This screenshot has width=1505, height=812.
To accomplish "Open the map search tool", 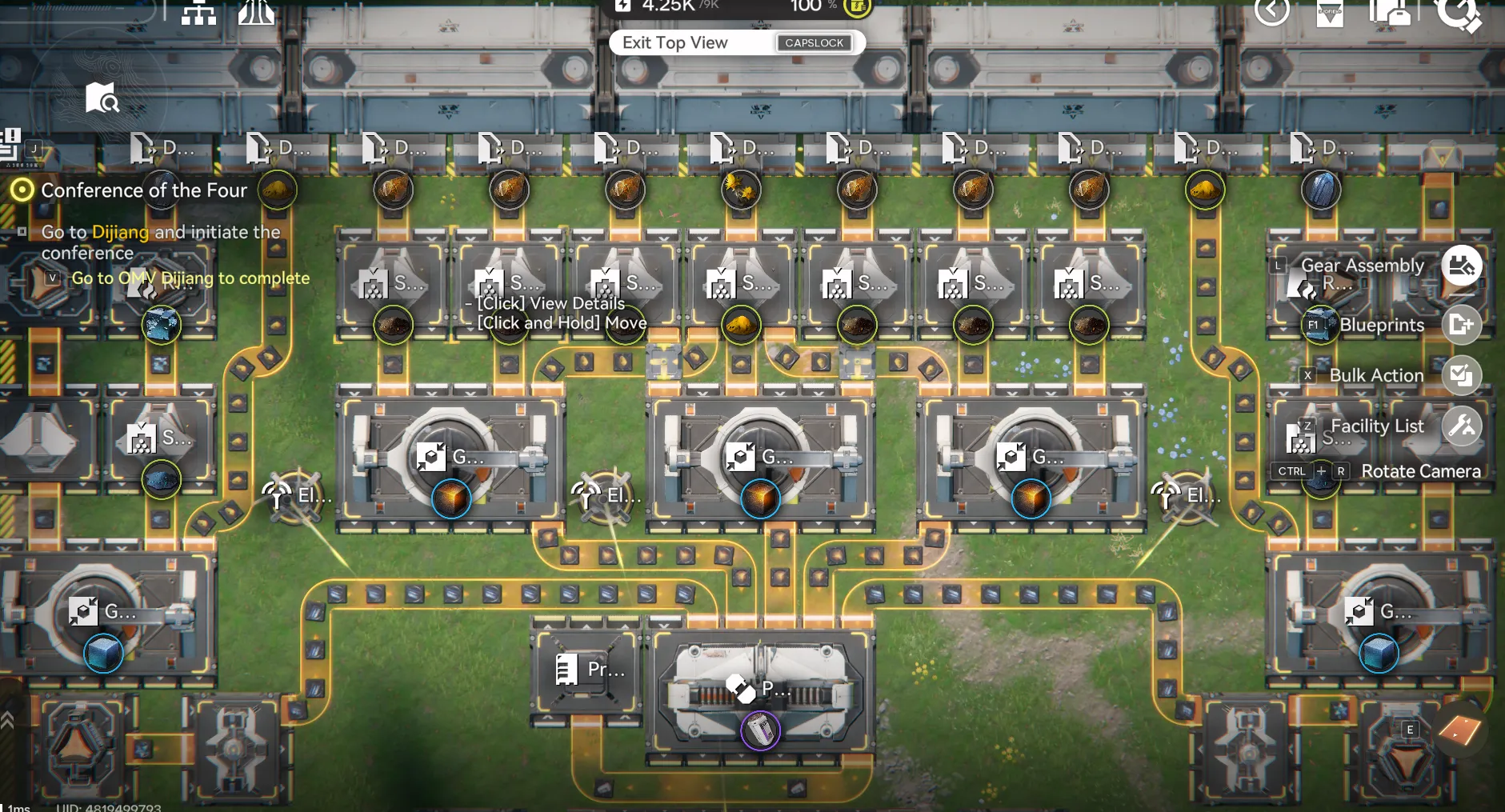I will 102,98.
